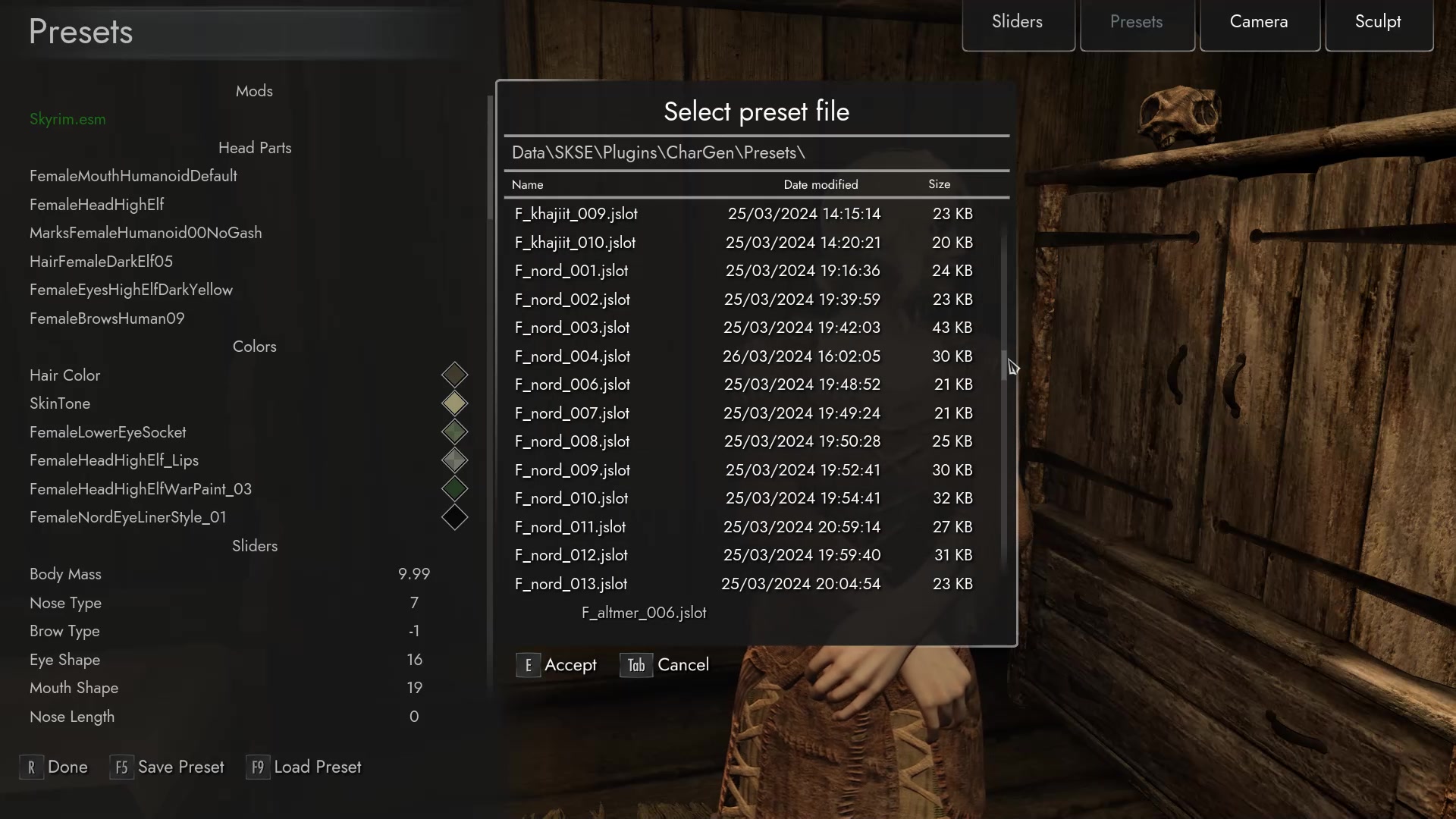Switch to the Sliders tab
Image resolution: width=1456 pixels, height=819 pixels.
pyautogui.click(x=1017, y=21)
